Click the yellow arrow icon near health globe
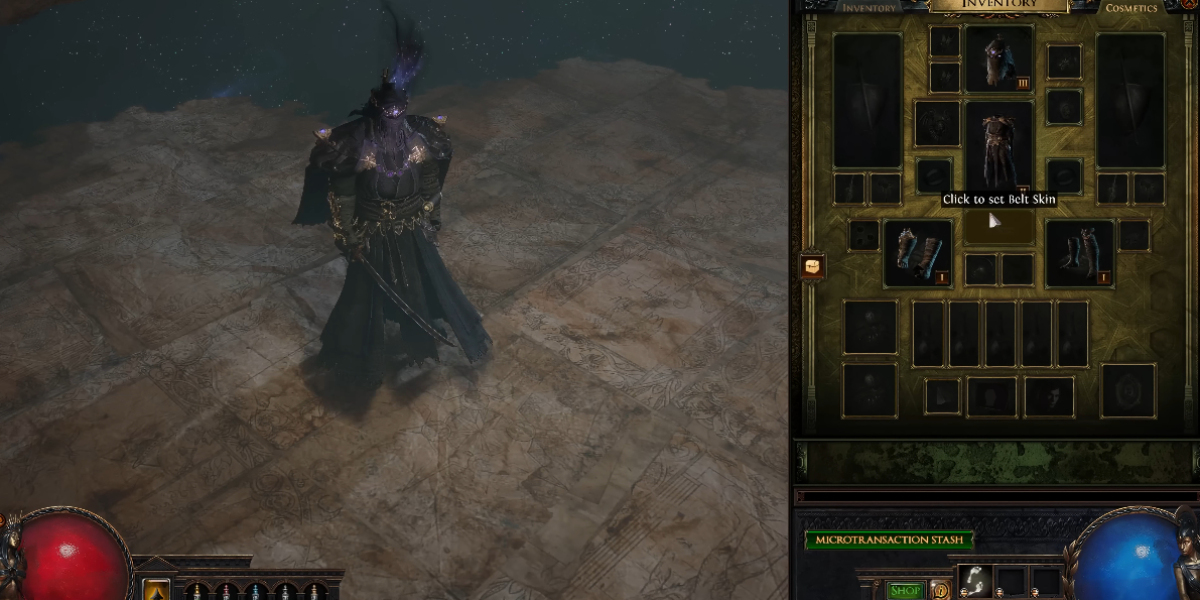 (156, 590)
